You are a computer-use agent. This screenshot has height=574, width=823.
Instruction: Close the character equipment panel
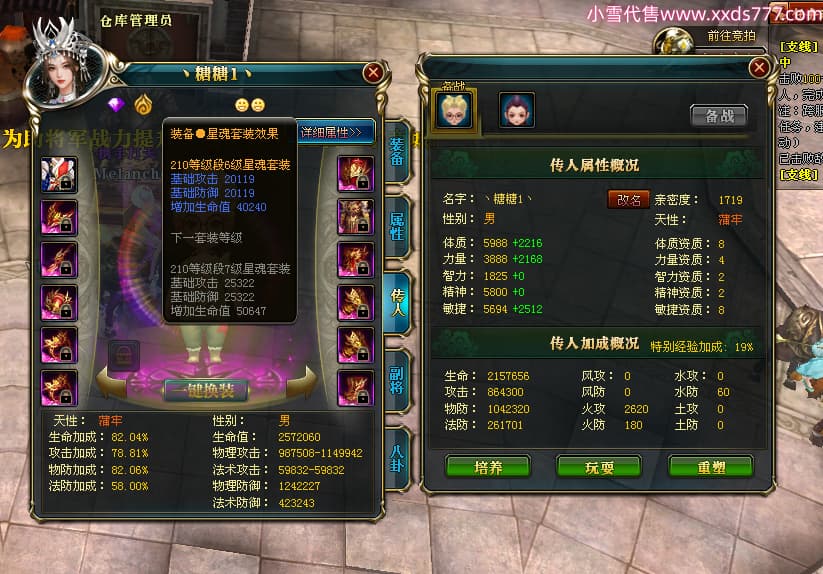point(373,72)
